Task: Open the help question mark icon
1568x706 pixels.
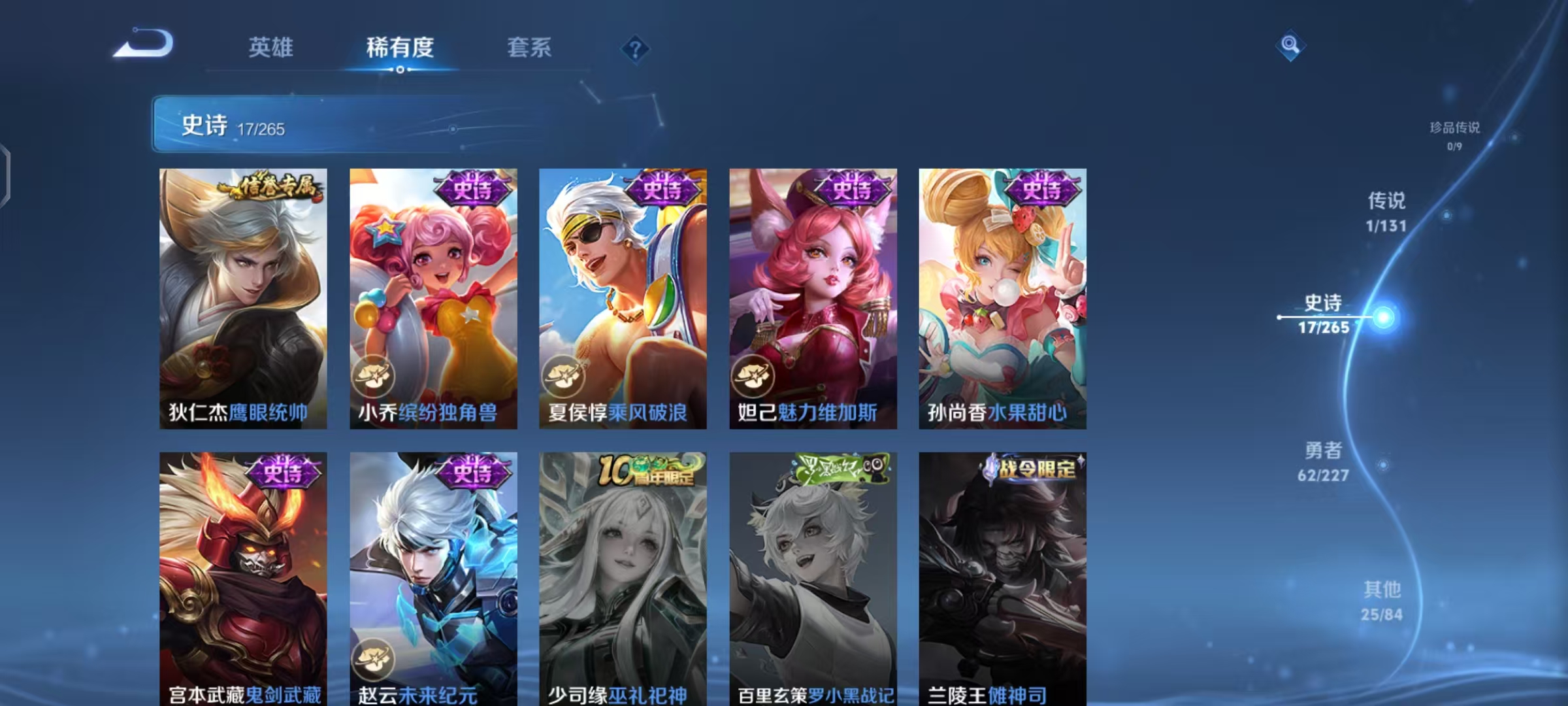Action: [637, 49]
